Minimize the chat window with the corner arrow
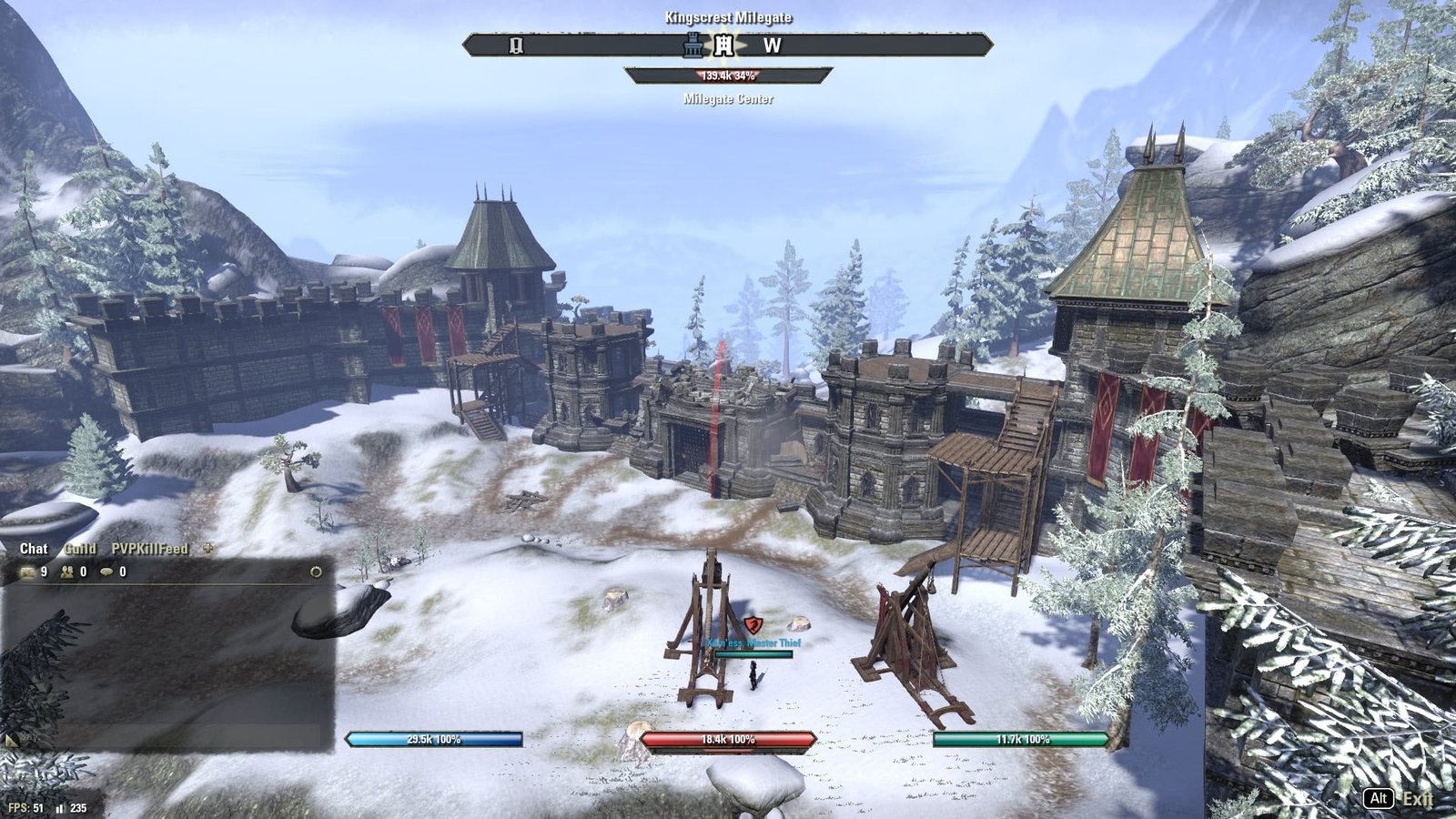Viewport: 1456px width, 819px height. click(11, 741)
